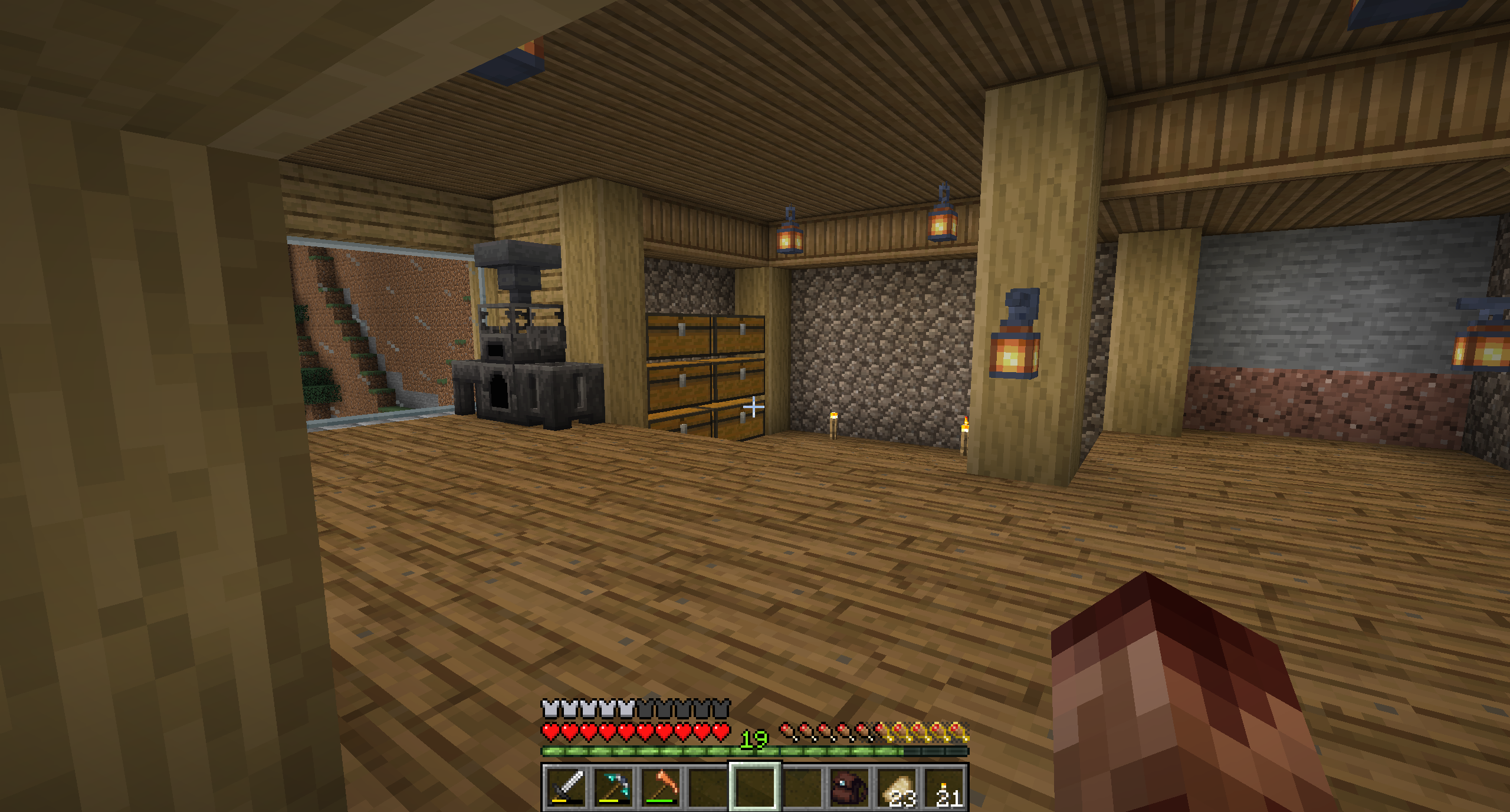This screenshot has width=1510, height=812.
Task: Choose the diamond-tipped pickaxe slot
Action: tap(613, 788)
